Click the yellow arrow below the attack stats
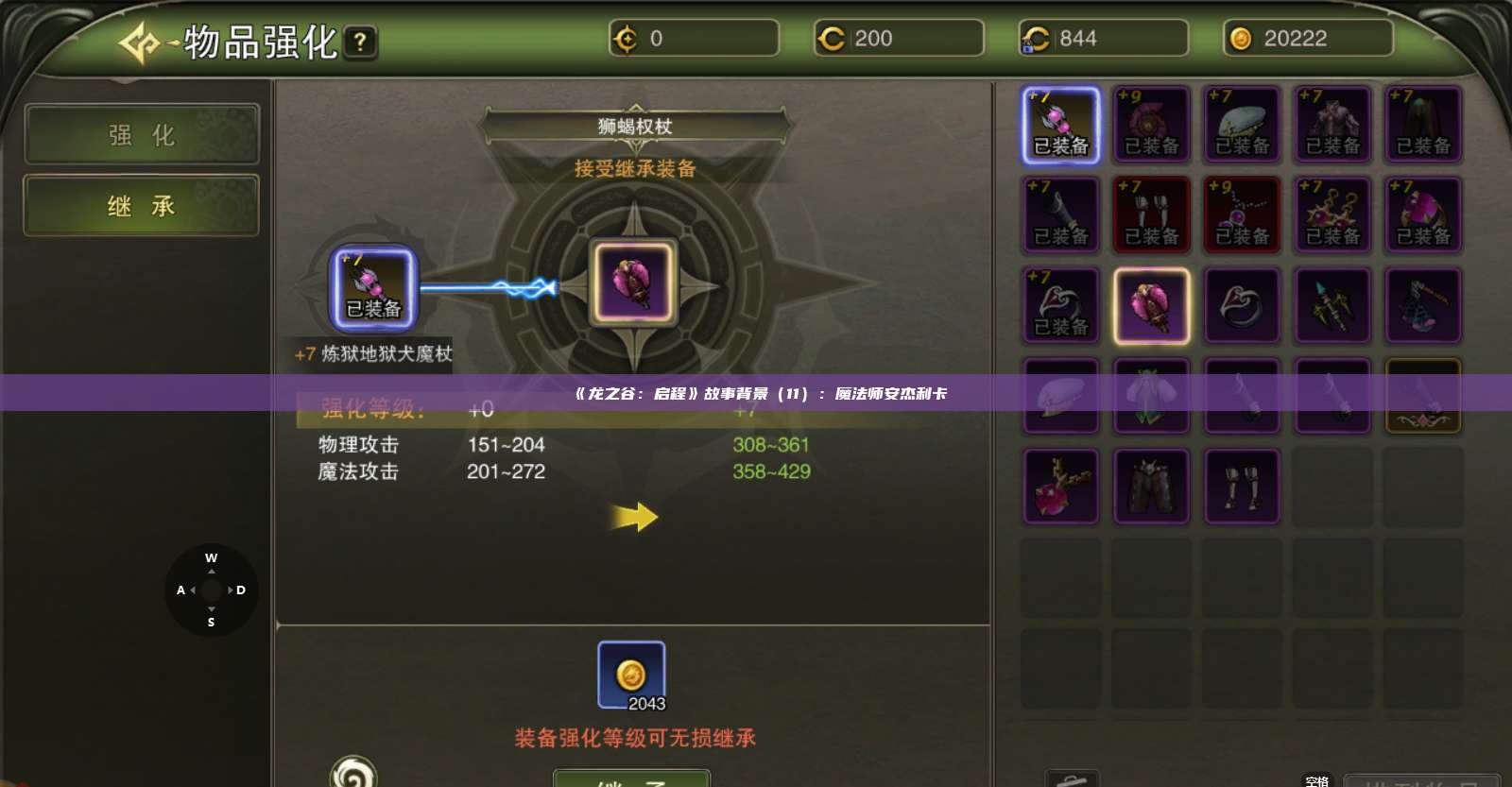The width and height of the screenshot is (1512, 787). click(x=635, y=515)
